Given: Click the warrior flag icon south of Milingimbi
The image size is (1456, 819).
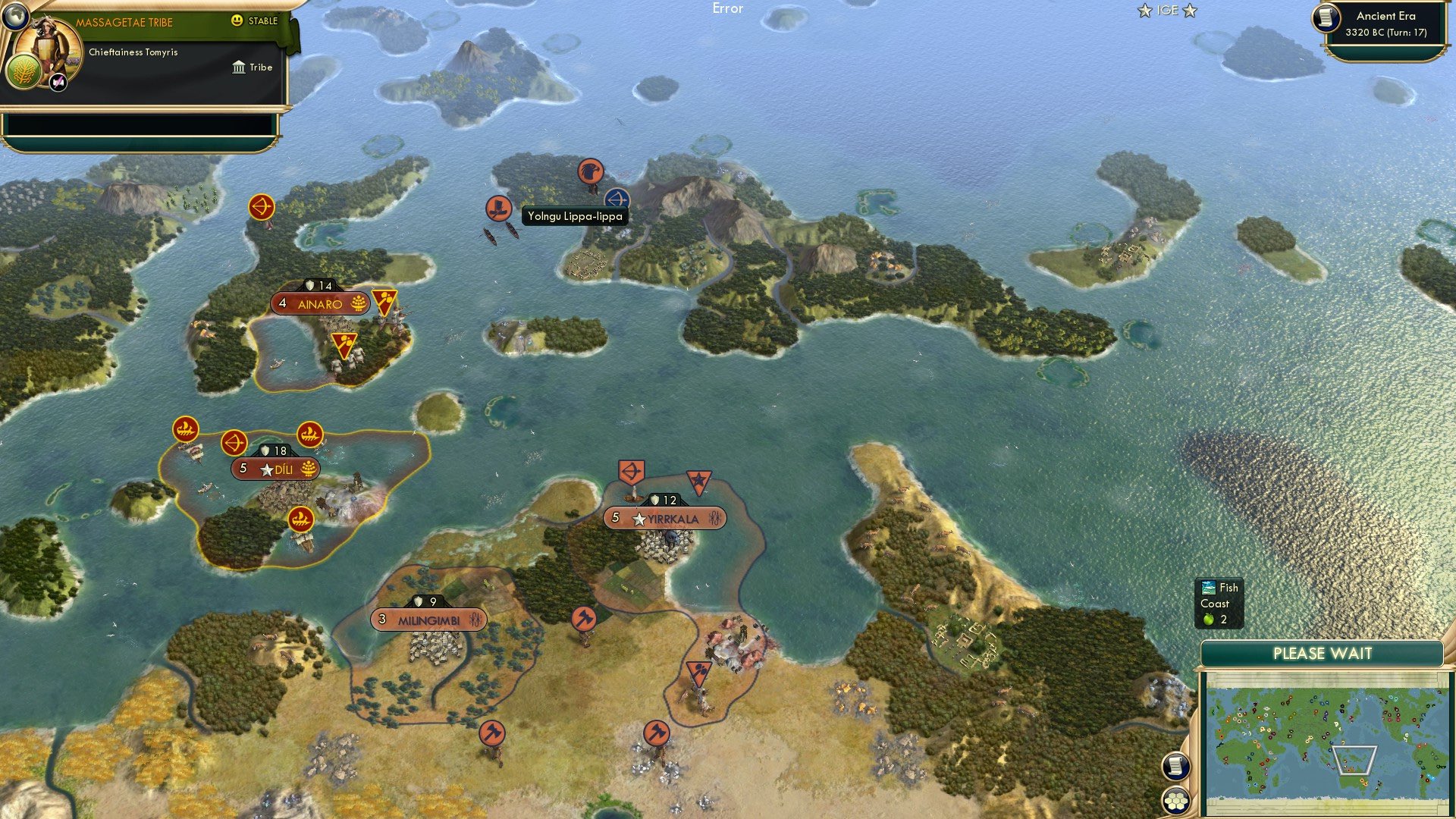Looking at the screenshot, I should 491,733.
